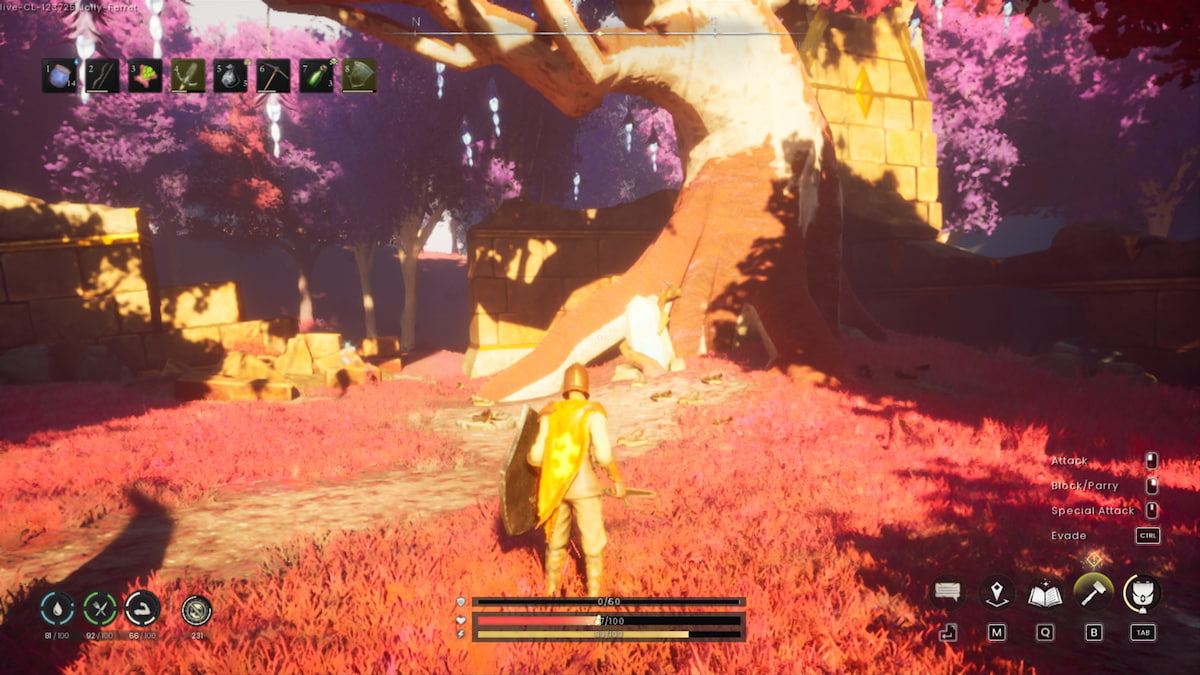Image resolution: width=1200 pixels, height=675 pixels.
Task: Equip the pickaxe in hotbar slot 6
Action: tap(274, 76)
